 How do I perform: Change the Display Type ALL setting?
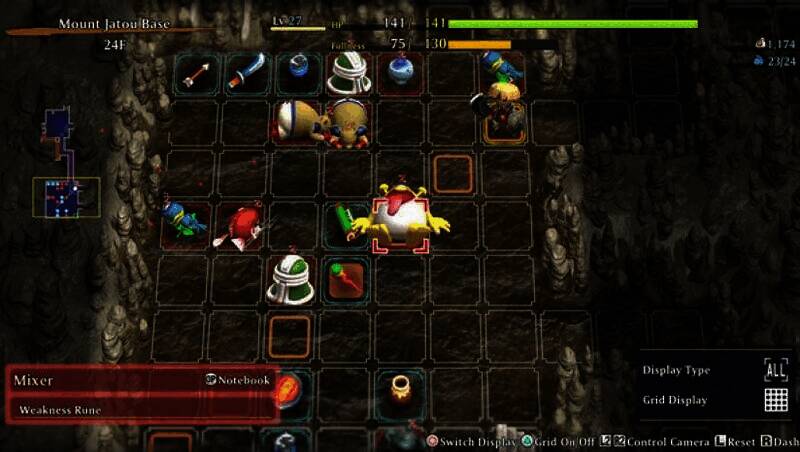click(775, 369)
